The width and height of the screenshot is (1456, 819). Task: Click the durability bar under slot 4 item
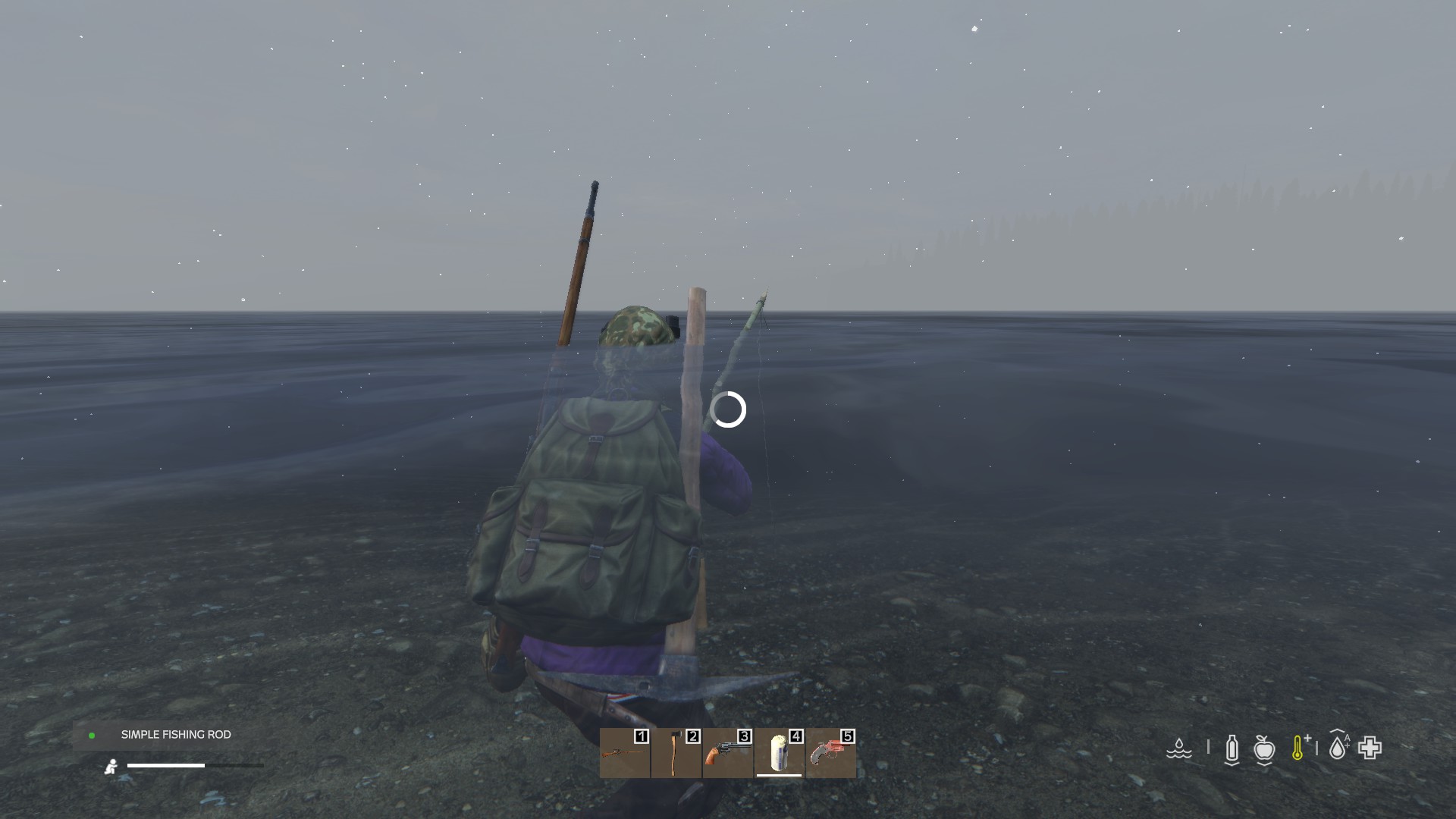(779, 776)
